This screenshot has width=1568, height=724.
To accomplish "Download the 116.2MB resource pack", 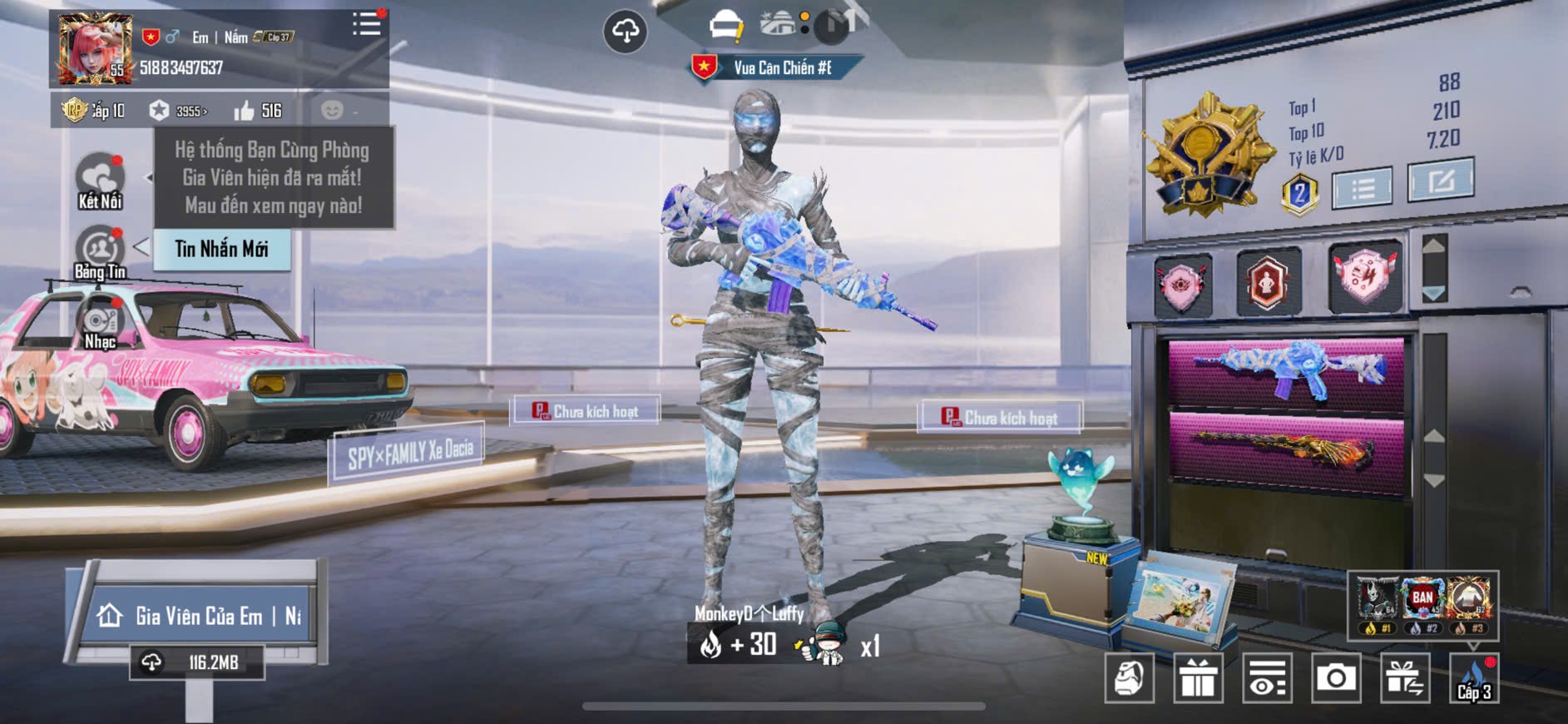I will tap(197, 662).
